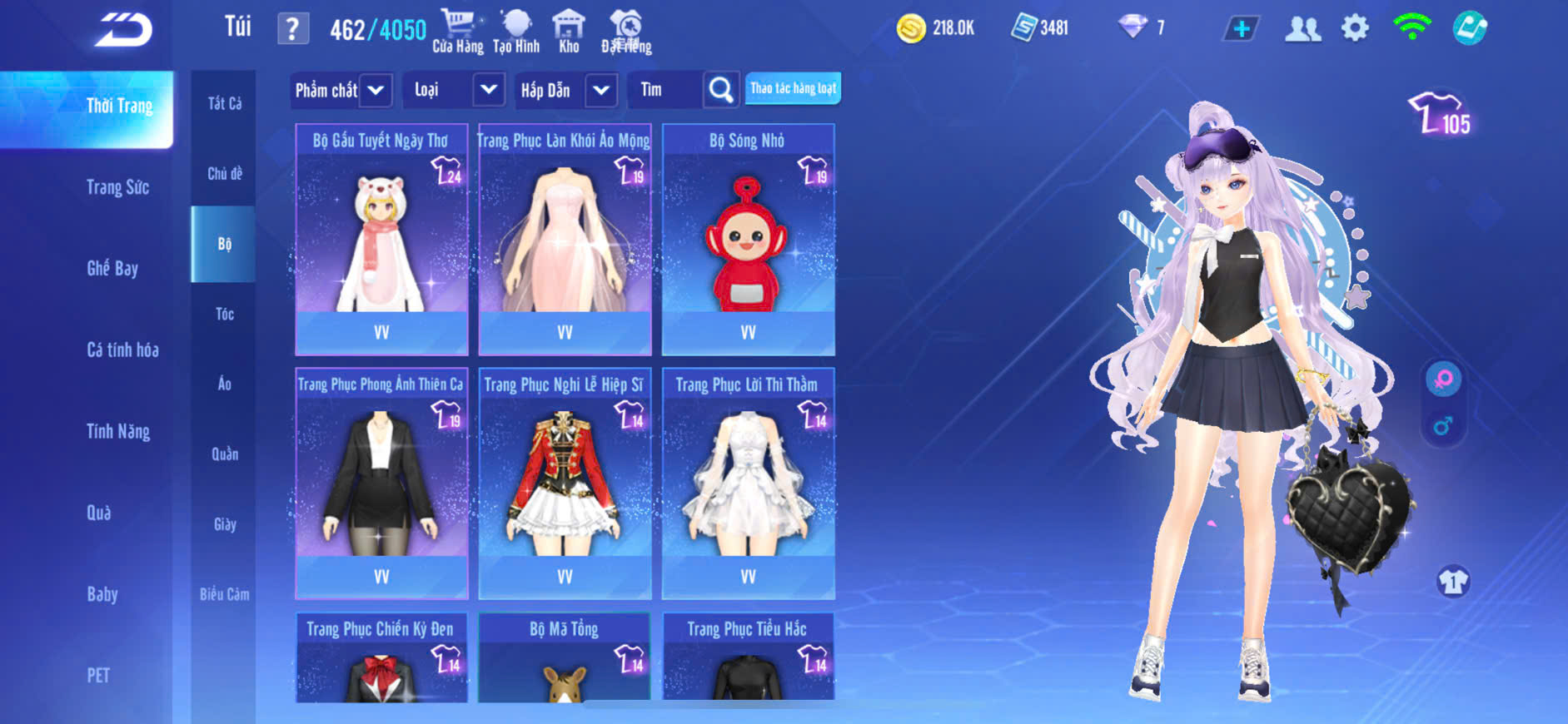
Task: Open the question mark help button
Action: coord(292,29)
